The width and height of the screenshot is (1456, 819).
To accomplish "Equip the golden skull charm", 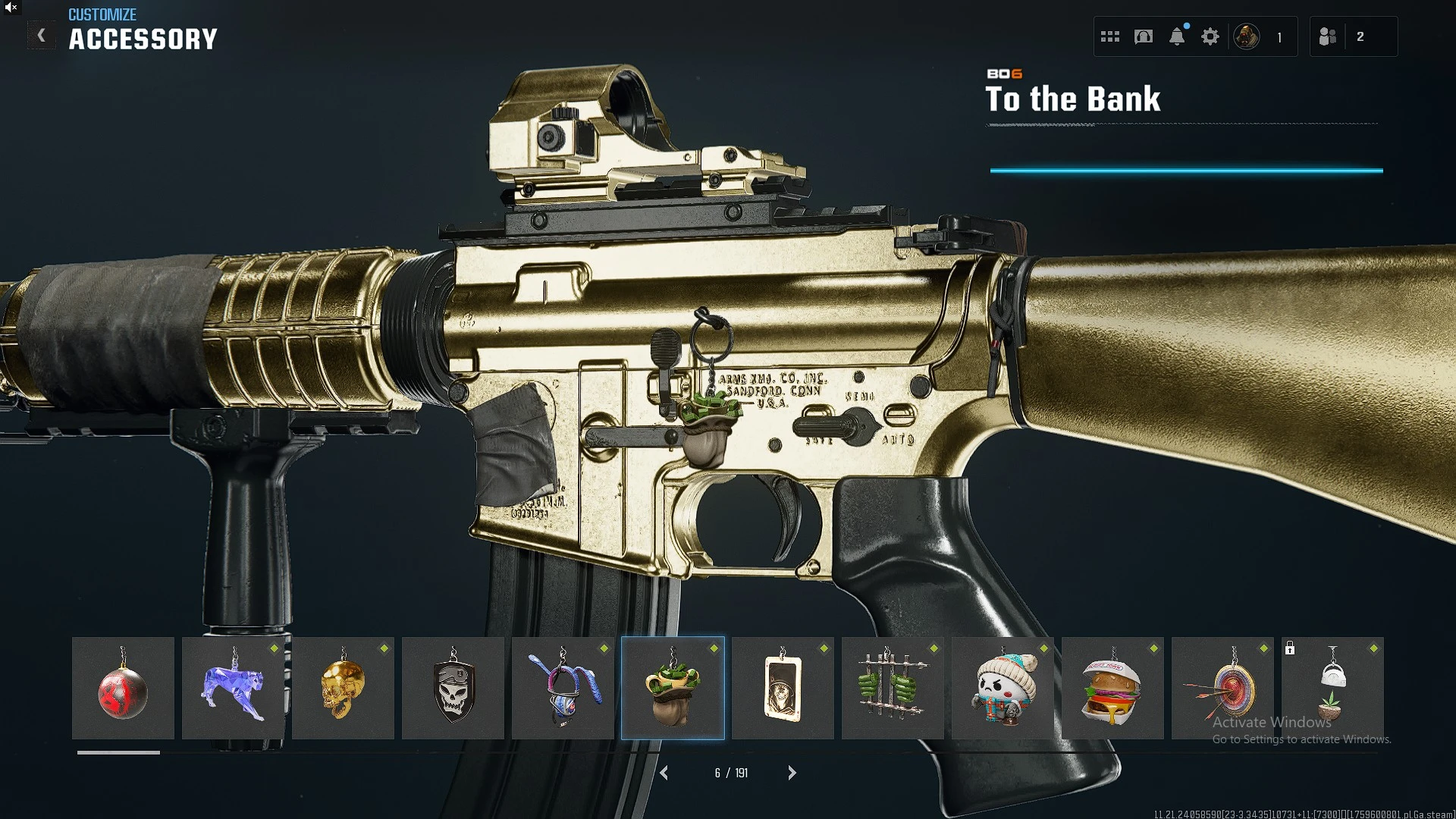I will 343,689.
